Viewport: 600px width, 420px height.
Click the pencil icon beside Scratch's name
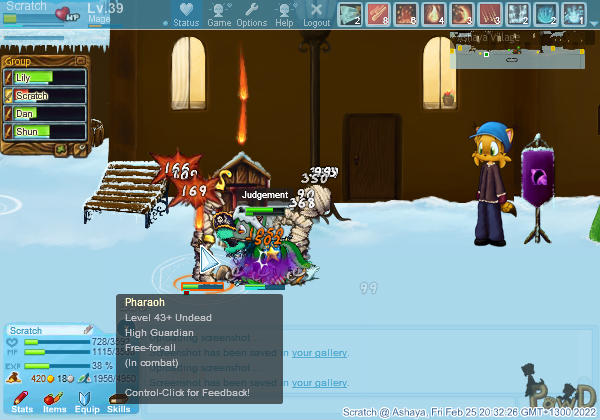tap(87, 330)
